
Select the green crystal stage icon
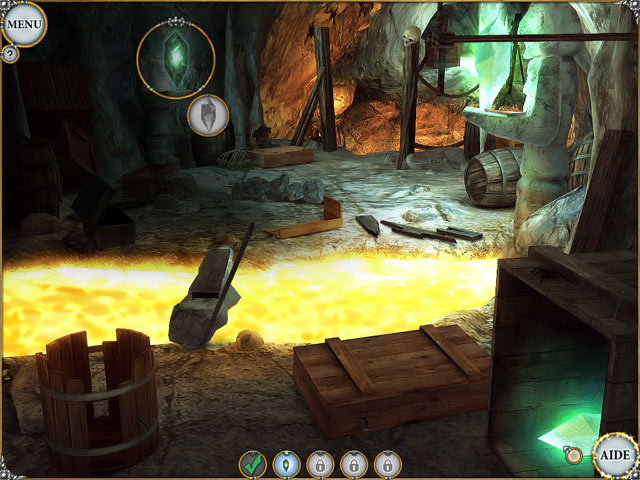287,464
